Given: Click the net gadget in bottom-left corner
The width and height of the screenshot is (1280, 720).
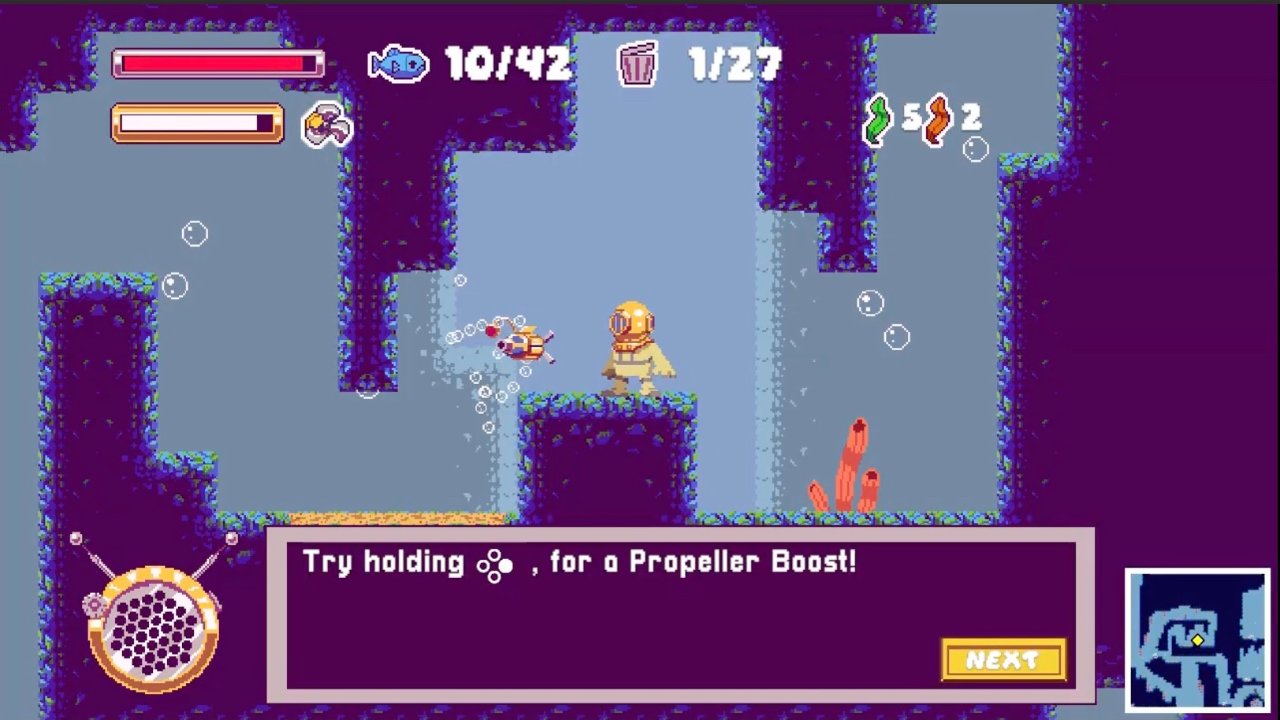Looking at the screenshot, I should (150, 628).
